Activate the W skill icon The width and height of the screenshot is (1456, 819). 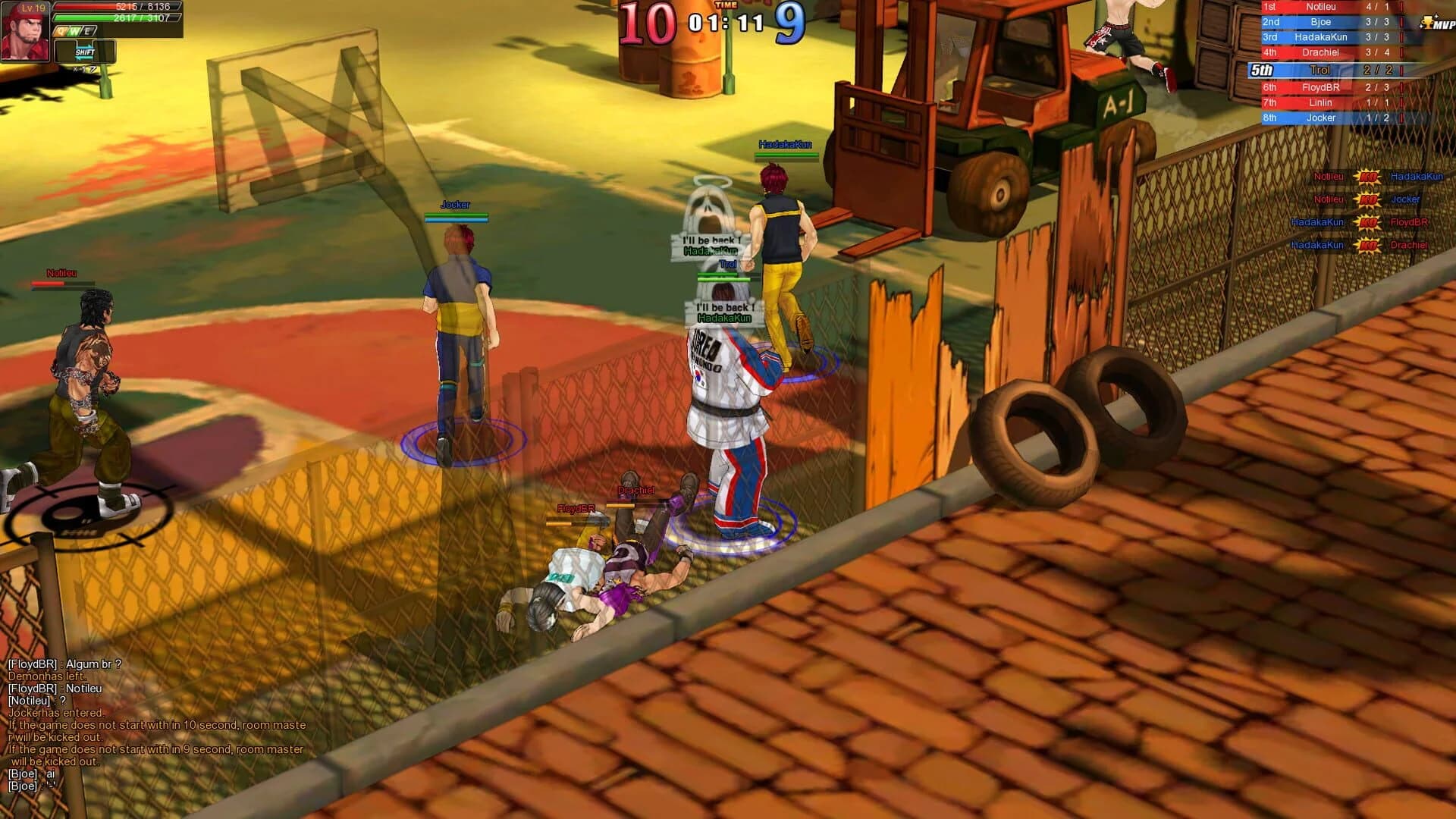pos(74,32)
